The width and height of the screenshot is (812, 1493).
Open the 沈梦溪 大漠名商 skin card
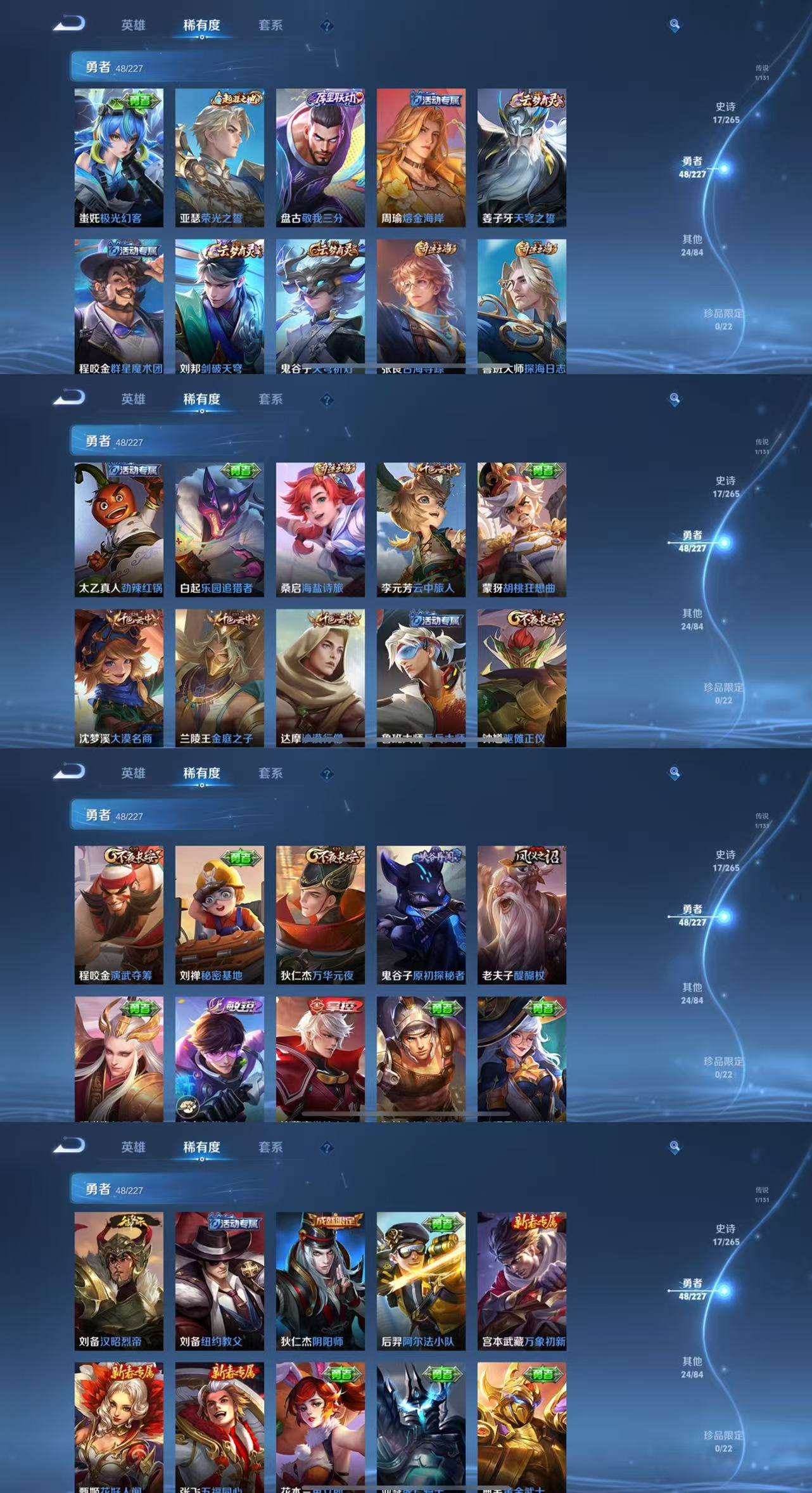coord(118,677)
